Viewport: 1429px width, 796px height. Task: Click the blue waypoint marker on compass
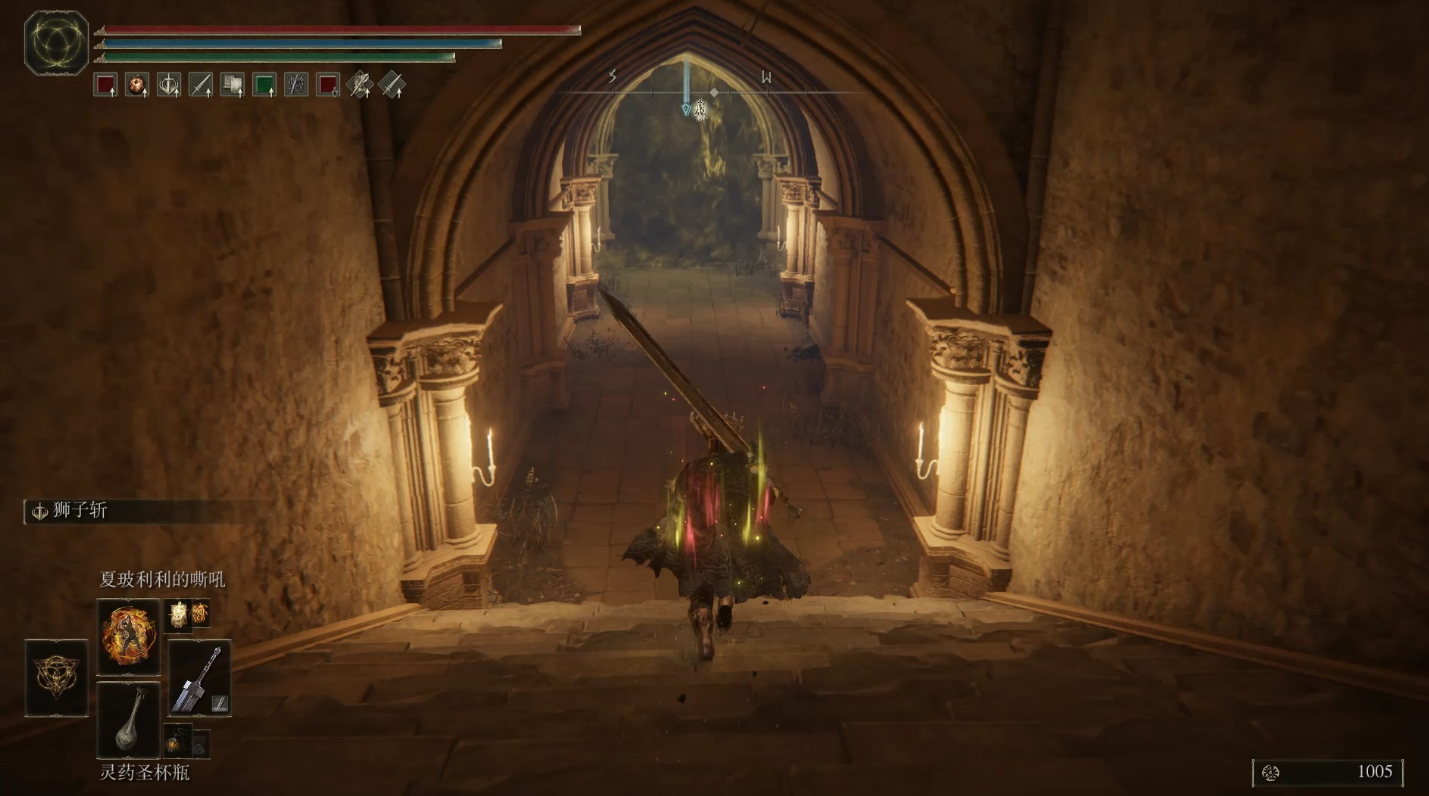pyautogui.click(x=686, y=106)
